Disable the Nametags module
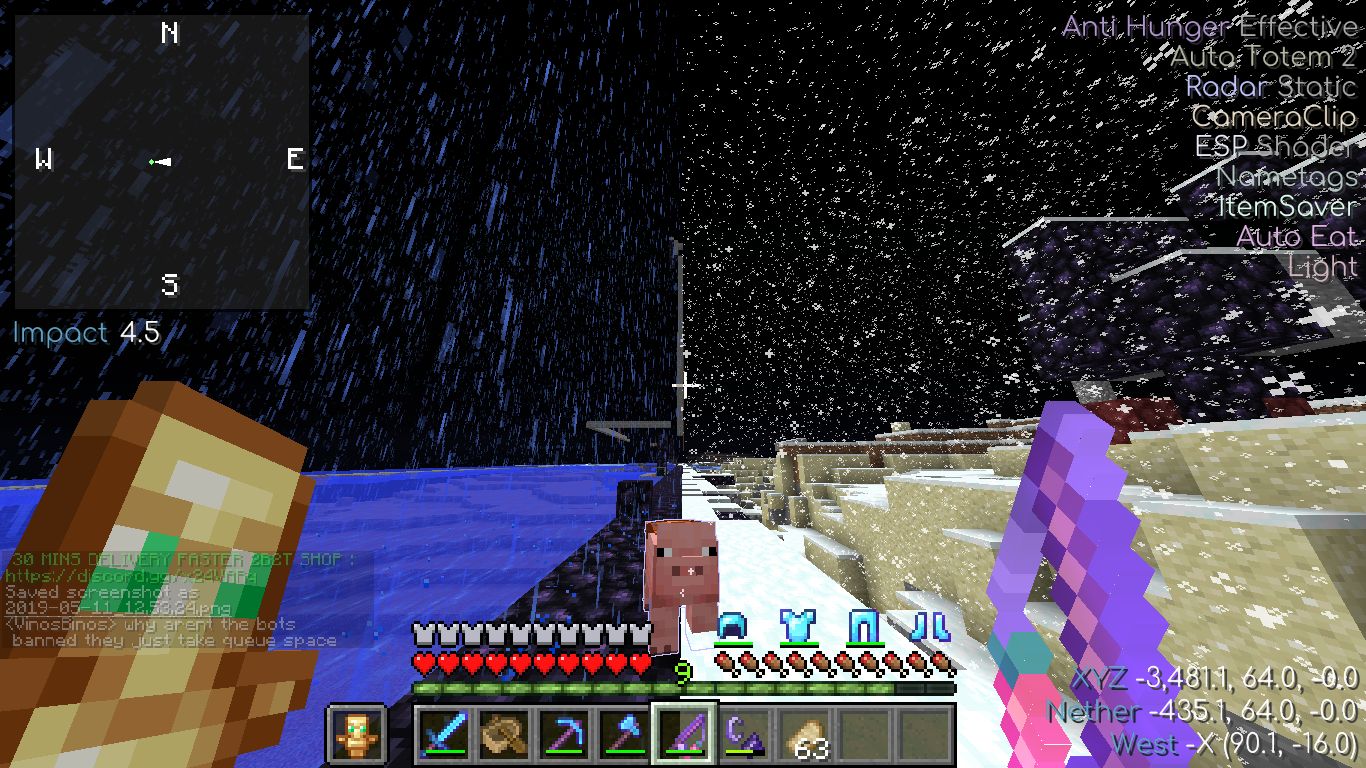 1289,177
